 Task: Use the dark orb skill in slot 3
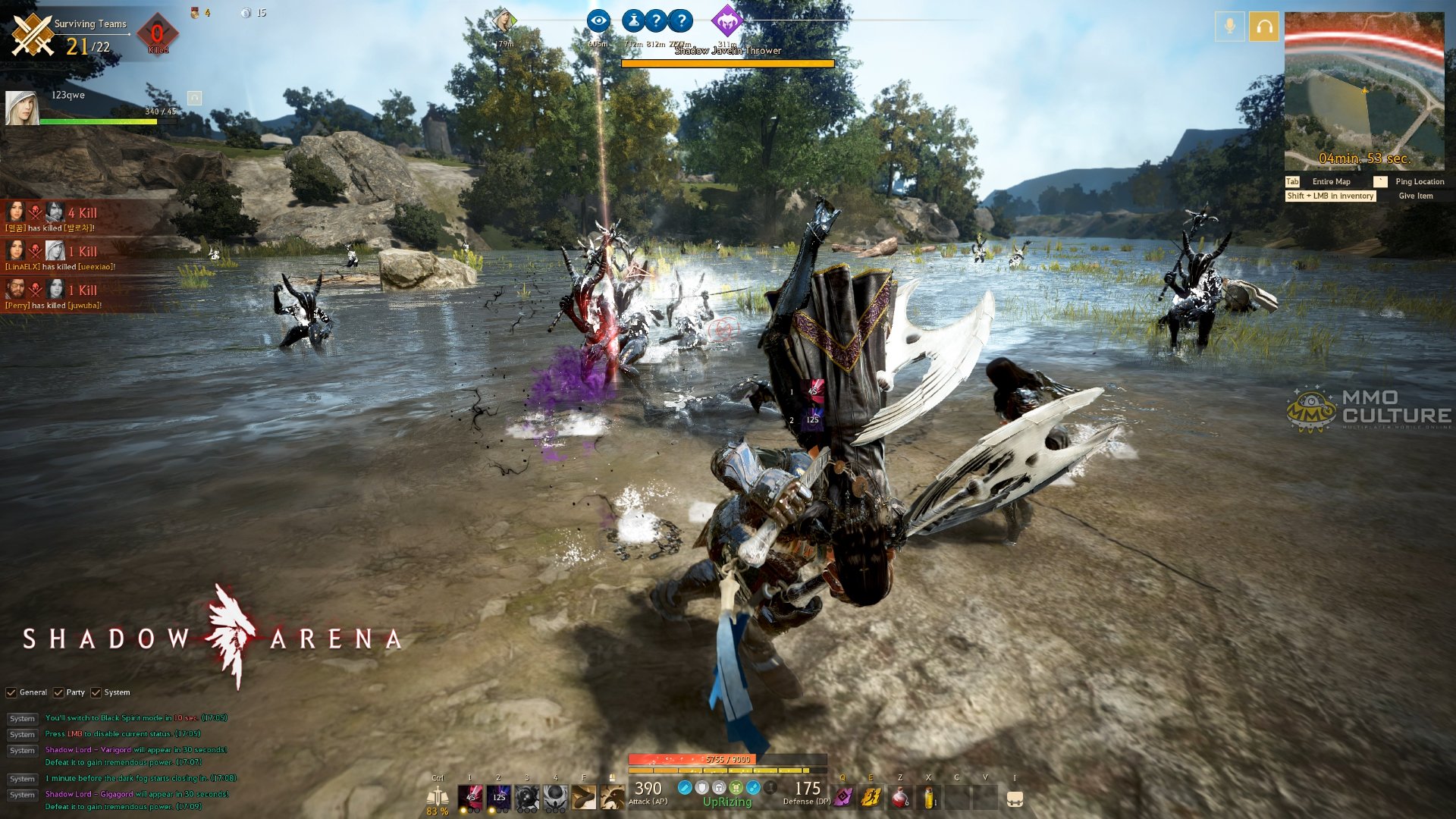pyautogui.click(x=527, y=797)
